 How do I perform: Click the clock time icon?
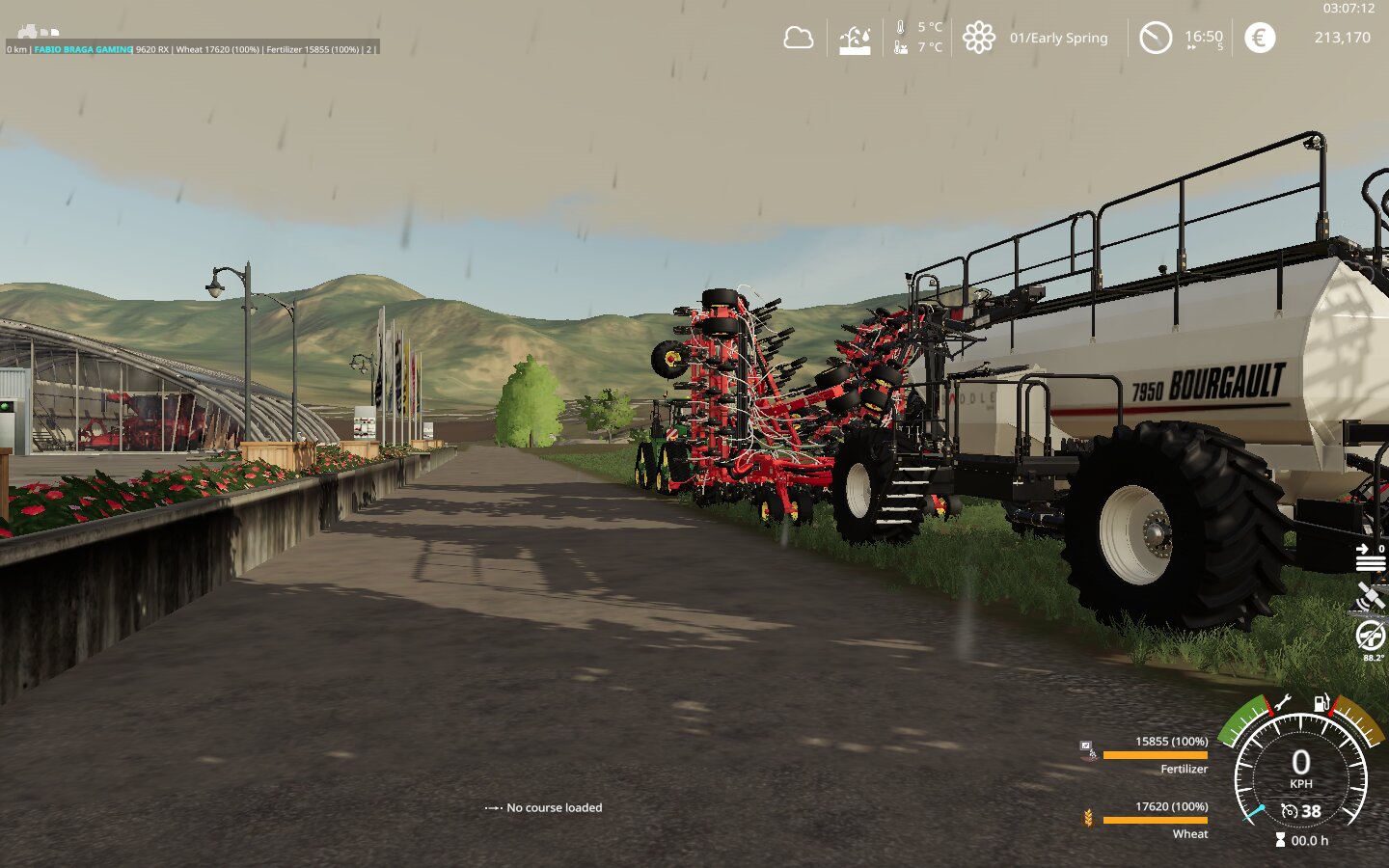click(1155, 38)
